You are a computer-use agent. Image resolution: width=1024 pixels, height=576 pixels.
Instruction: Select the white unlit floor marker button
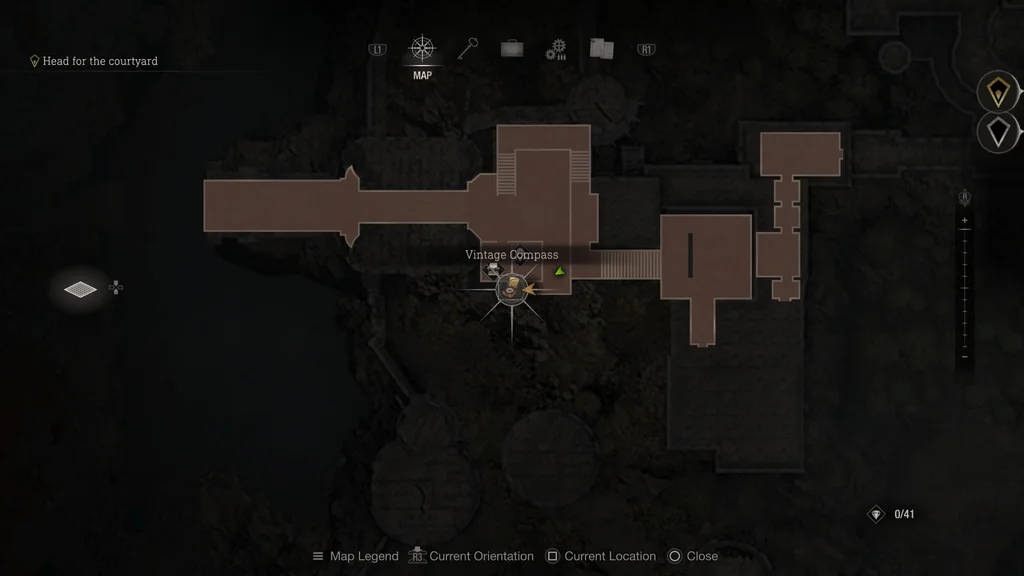[997, 131]
